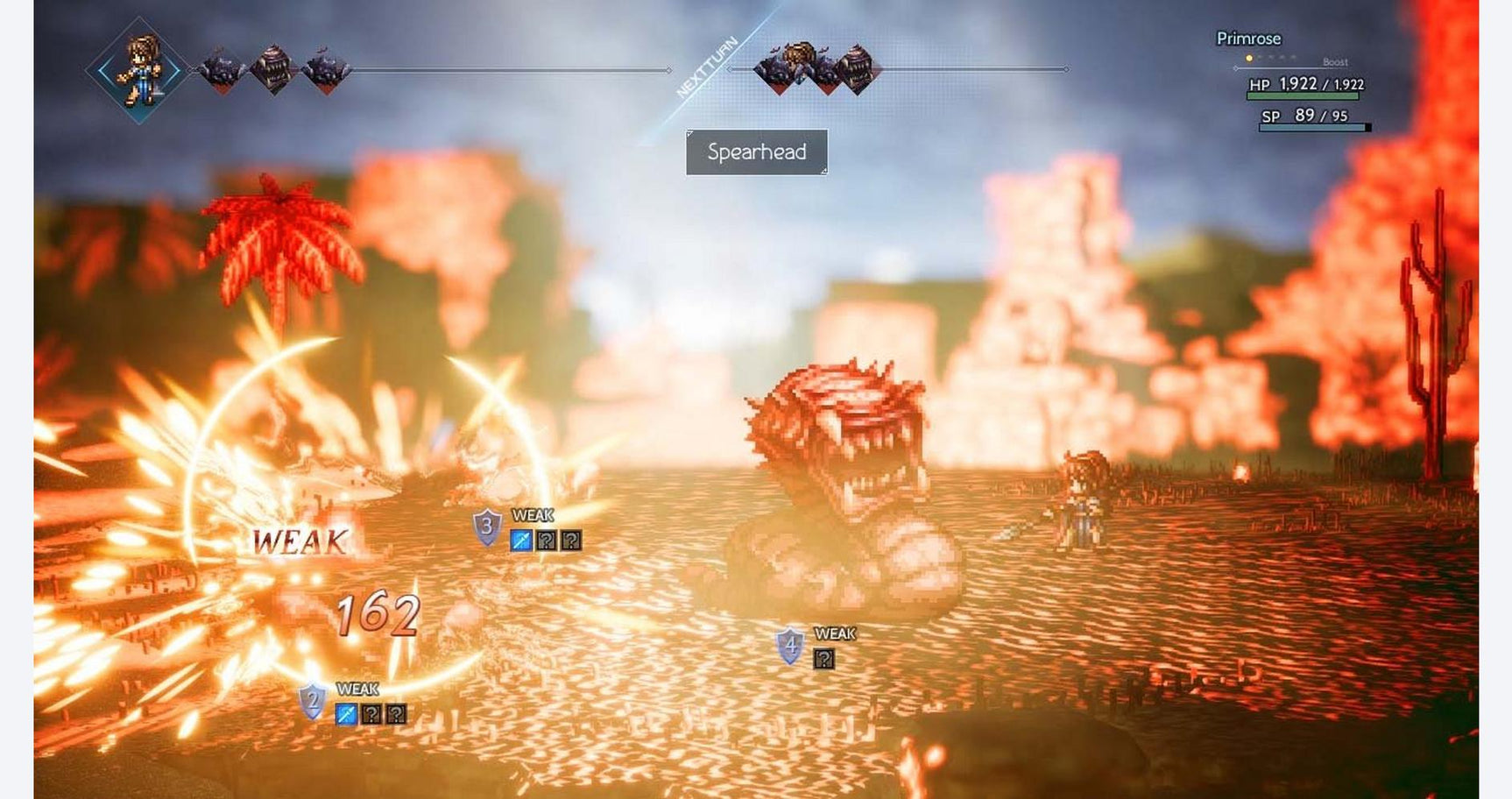Select the fanged enemy icon in the turn bar
This screenshot has height=799, width=1512.
(276, 70)
